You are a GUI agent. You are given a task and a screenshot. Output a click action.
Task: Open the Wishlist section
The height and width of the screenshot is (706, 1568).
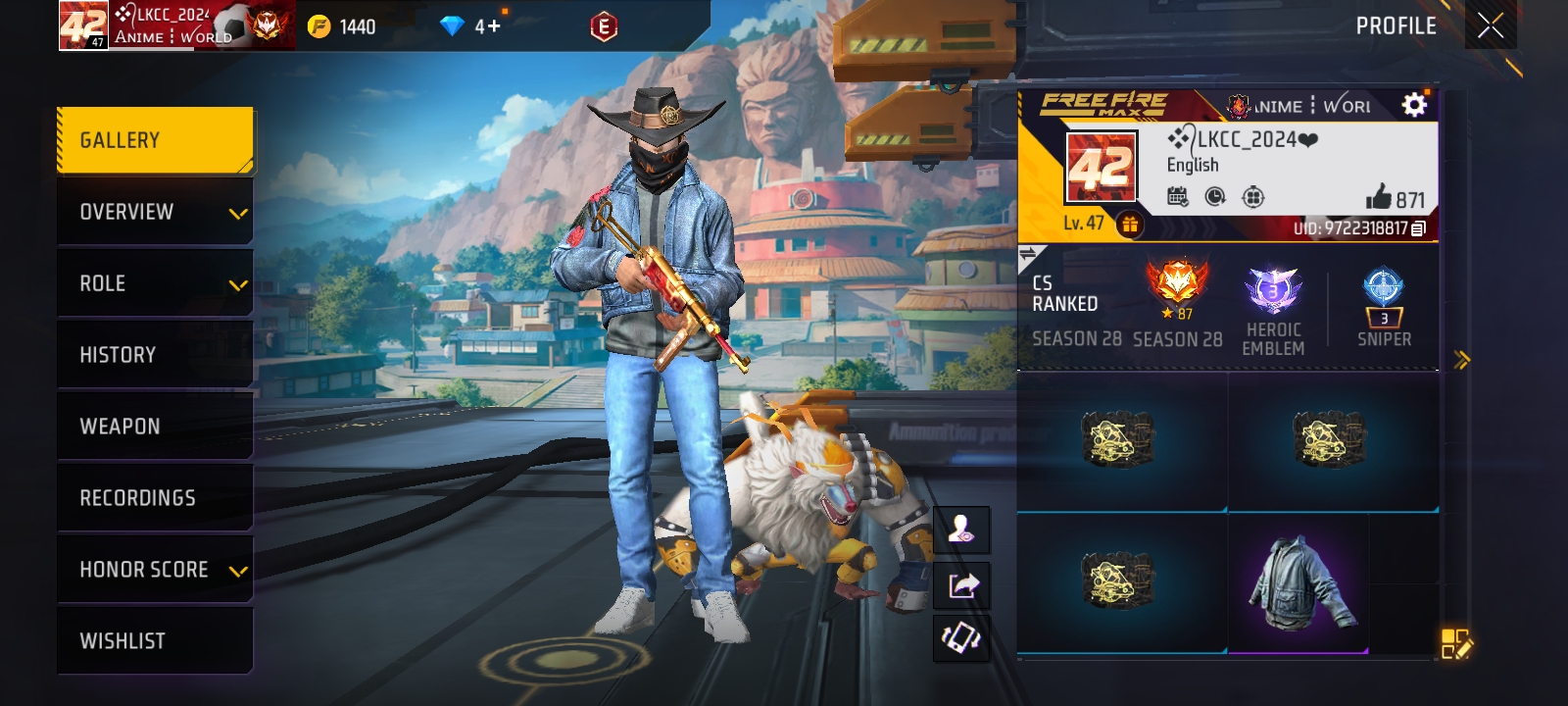click(155, 639)
